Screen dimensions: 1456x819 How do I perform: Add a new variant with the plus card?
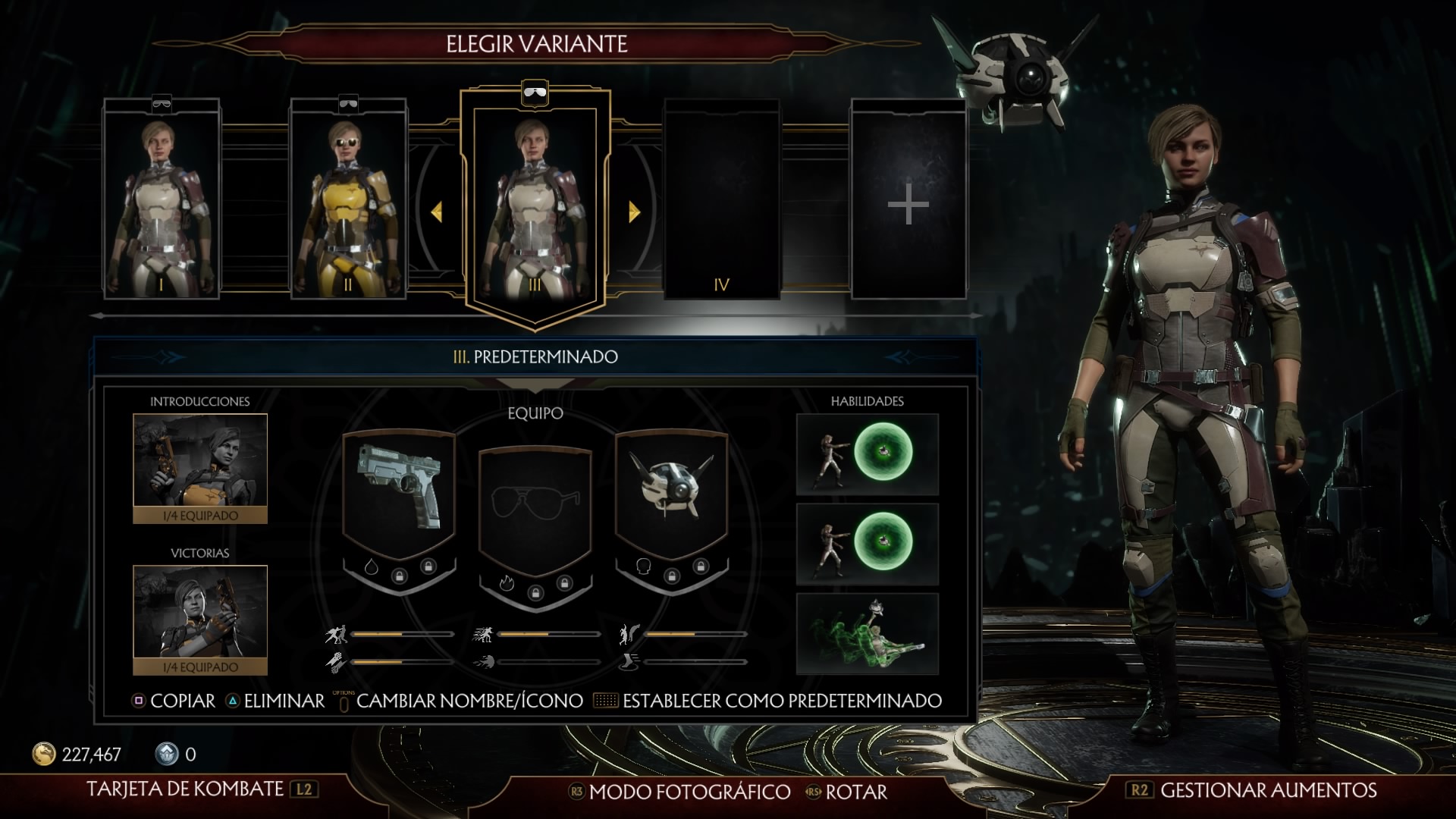(x=908, y=200)
